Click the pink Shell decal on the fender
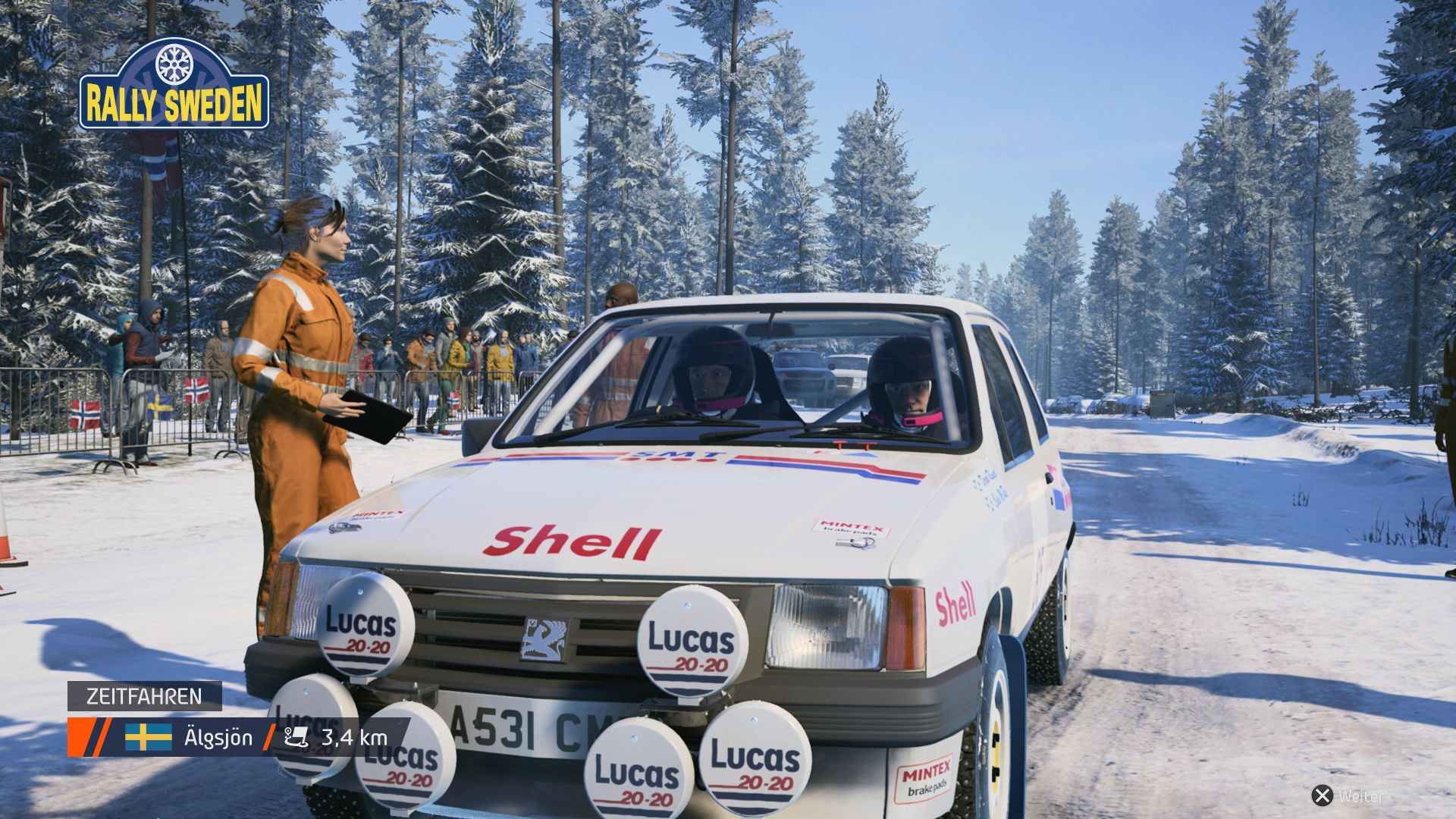Image resolution: width=1456 pixels, height=819 pixels. click(x=955, y=603)
